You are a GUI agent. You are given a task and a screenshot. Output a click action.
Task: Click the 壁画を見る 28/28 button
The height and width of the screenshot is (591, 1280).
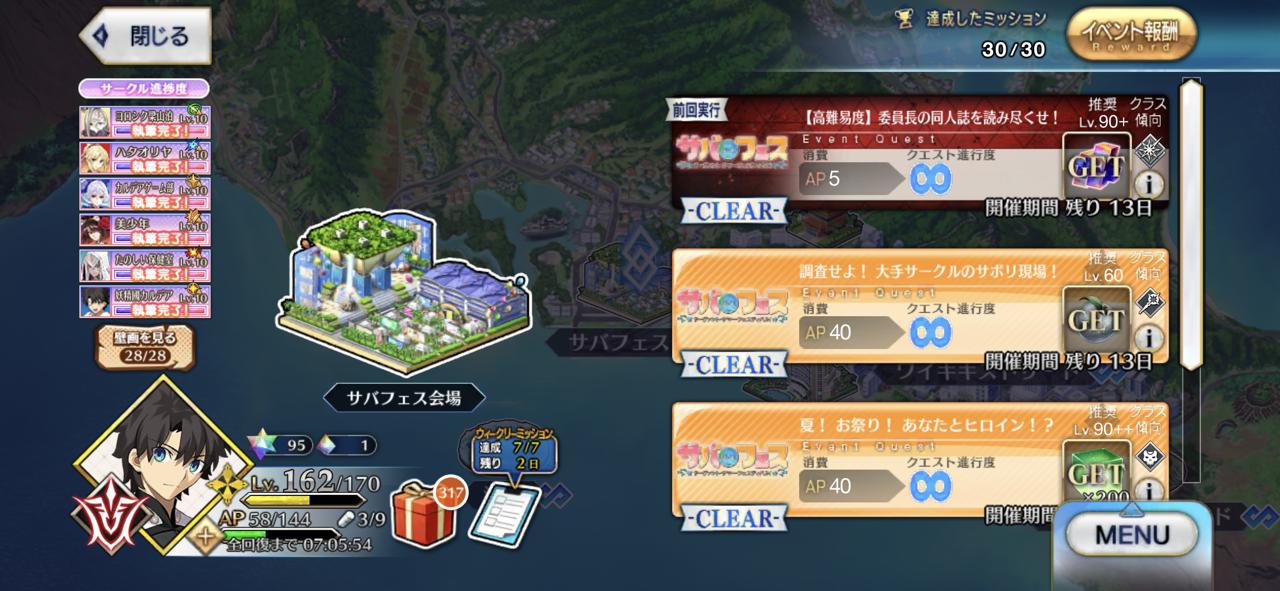click(x=146, y=347)
